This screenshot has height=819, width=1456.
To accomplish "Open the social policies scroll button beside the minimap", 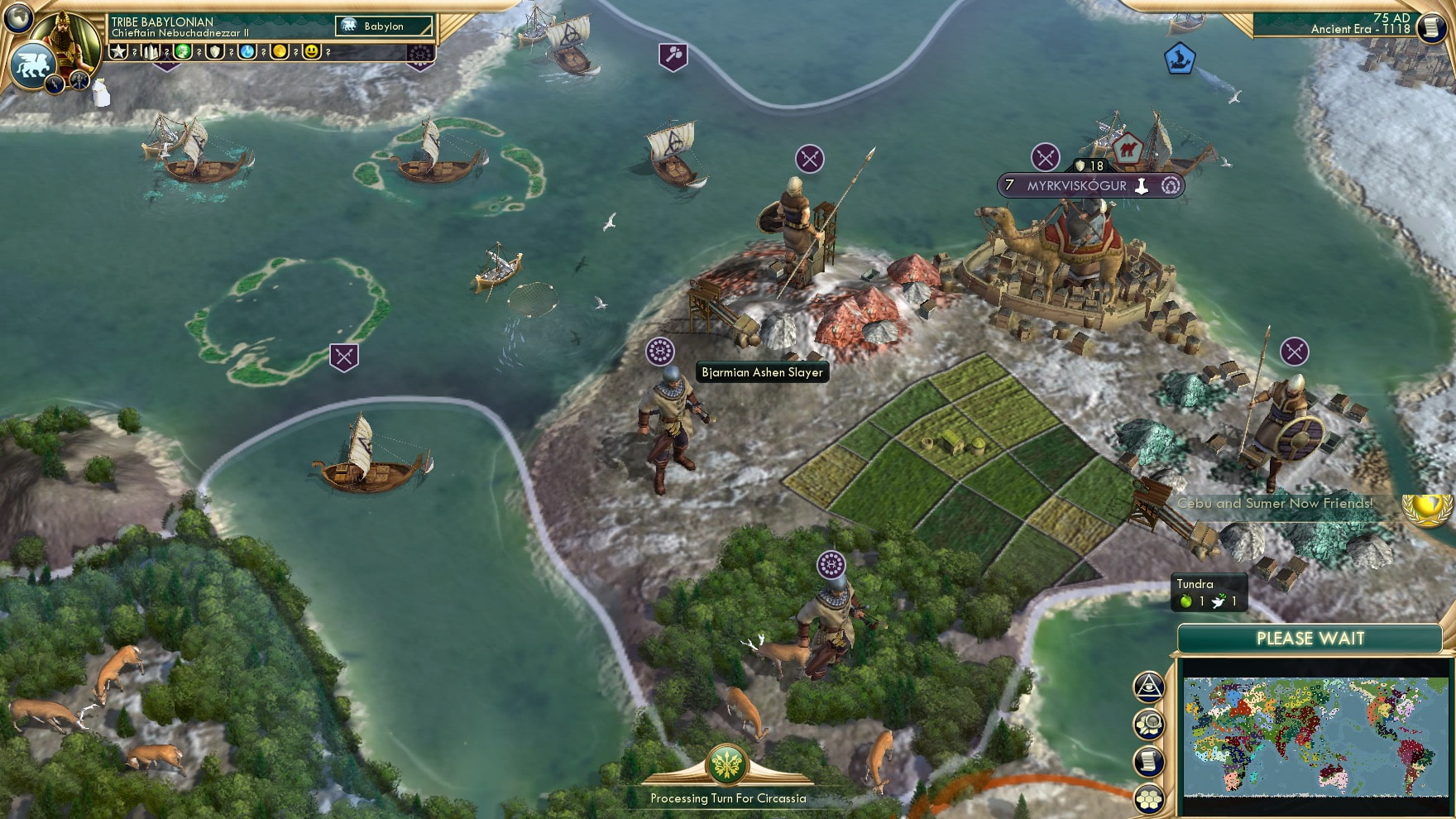I will (x=1150, y=760).
